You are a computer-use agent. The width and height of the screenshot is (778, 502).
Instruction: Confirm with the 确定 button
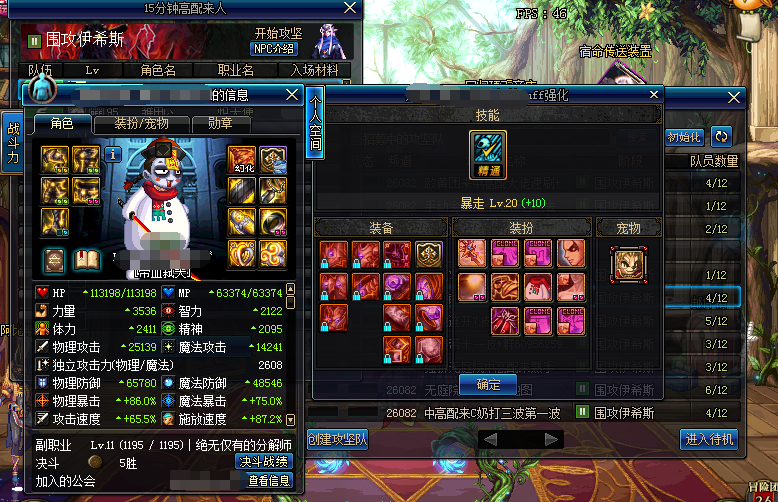point(488,384)
